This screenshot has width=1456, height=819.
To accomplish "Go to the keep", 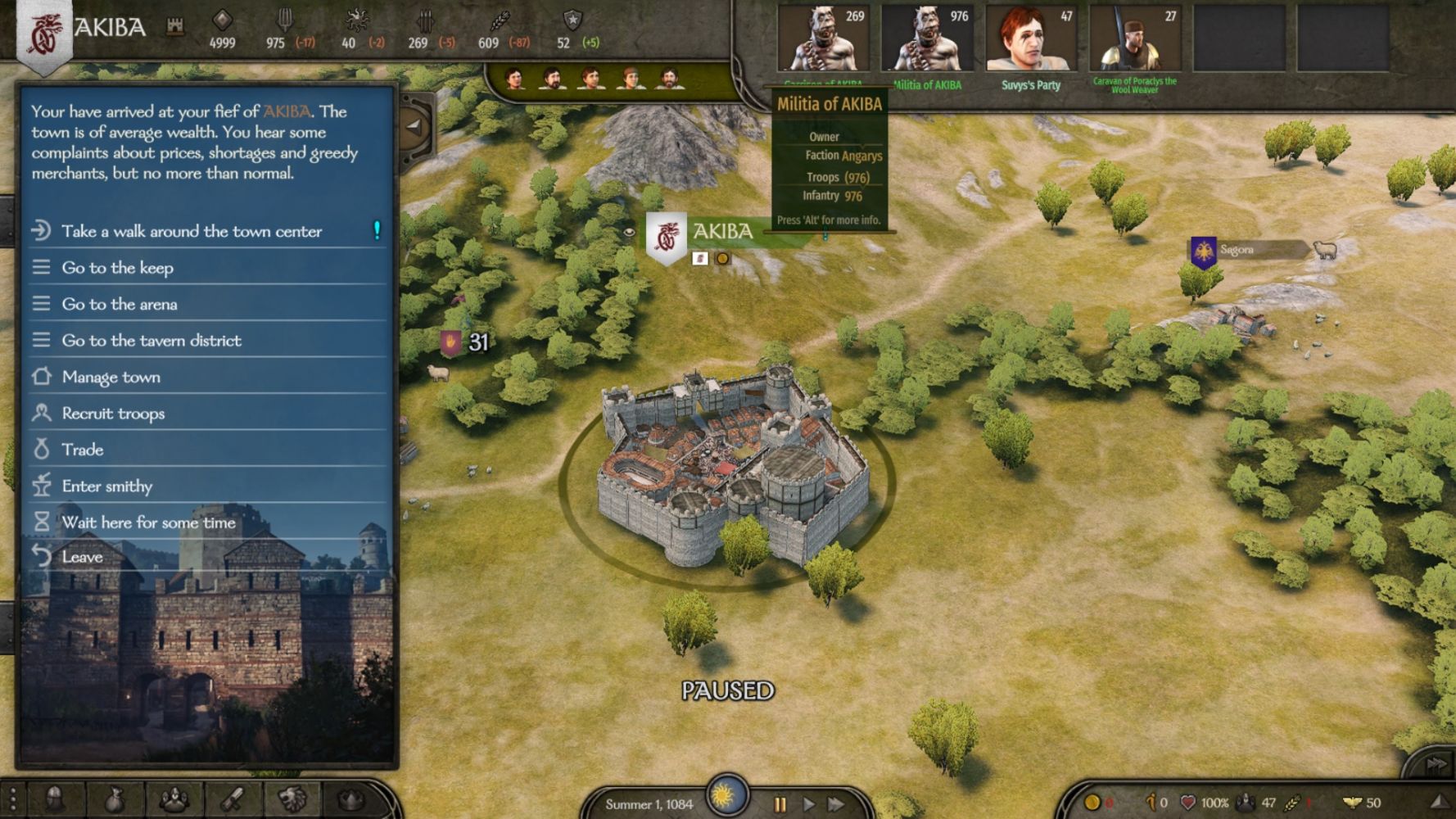I will 118,268.
